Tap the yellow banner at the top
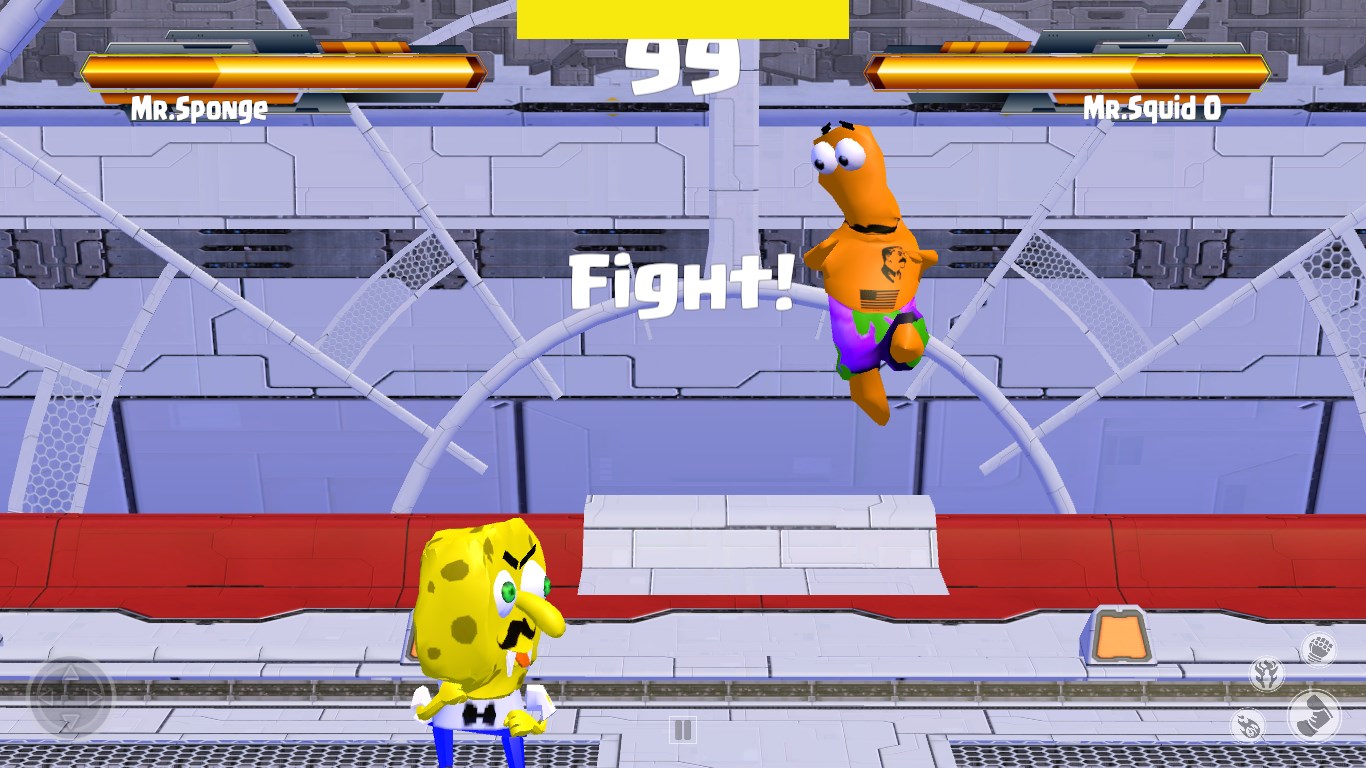Image resolution: width=1366 pixels, height=768 pixels. click(683, 17)
